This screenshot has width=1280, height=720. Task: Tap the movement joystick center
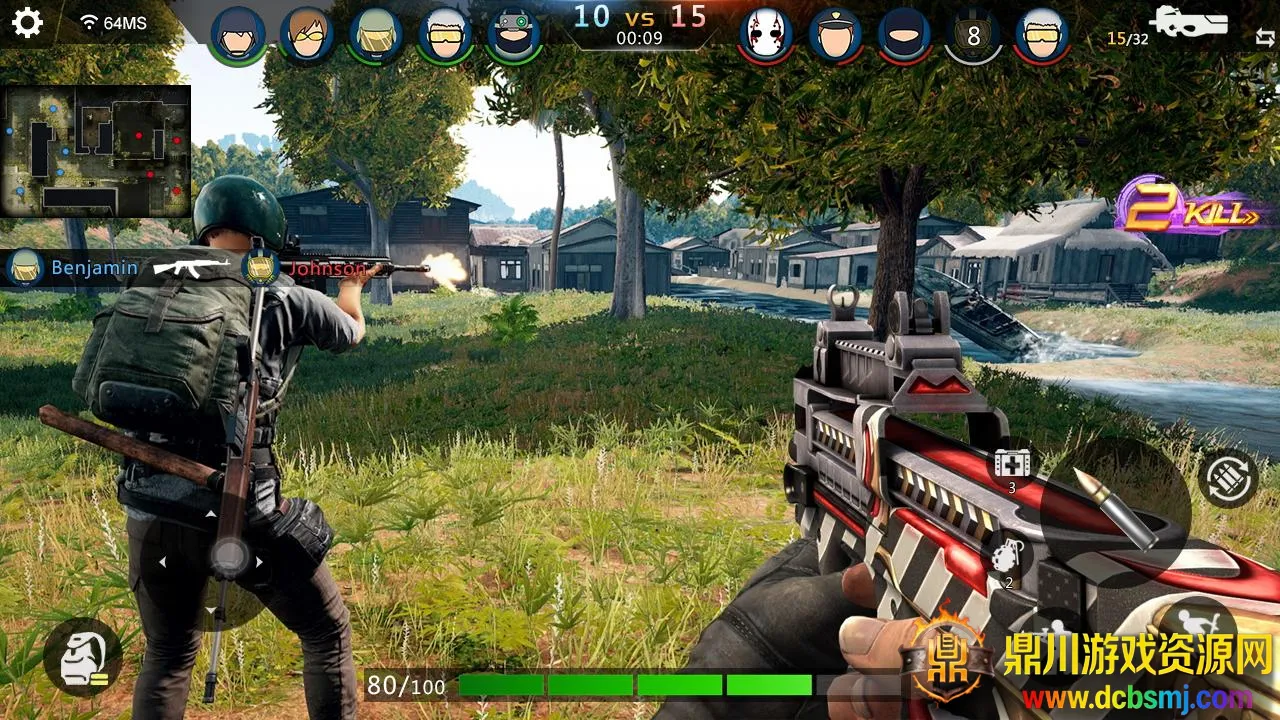point(231,556)
